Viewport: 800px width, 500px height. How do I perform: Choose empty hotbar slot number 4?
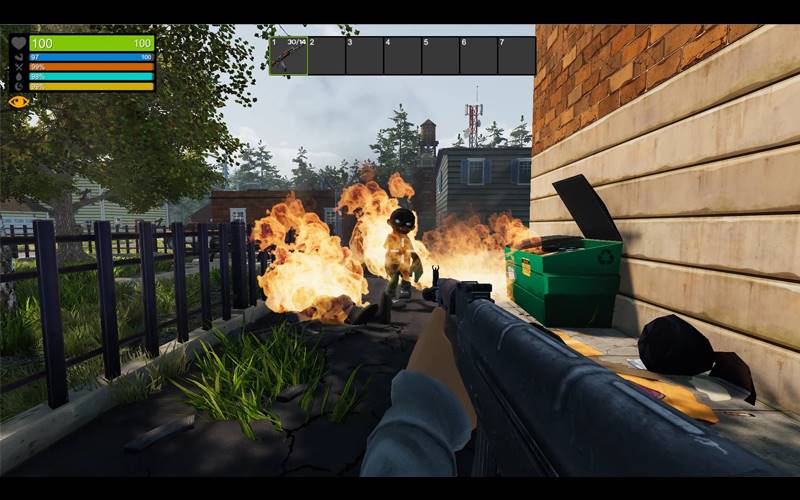click(402, 56)
